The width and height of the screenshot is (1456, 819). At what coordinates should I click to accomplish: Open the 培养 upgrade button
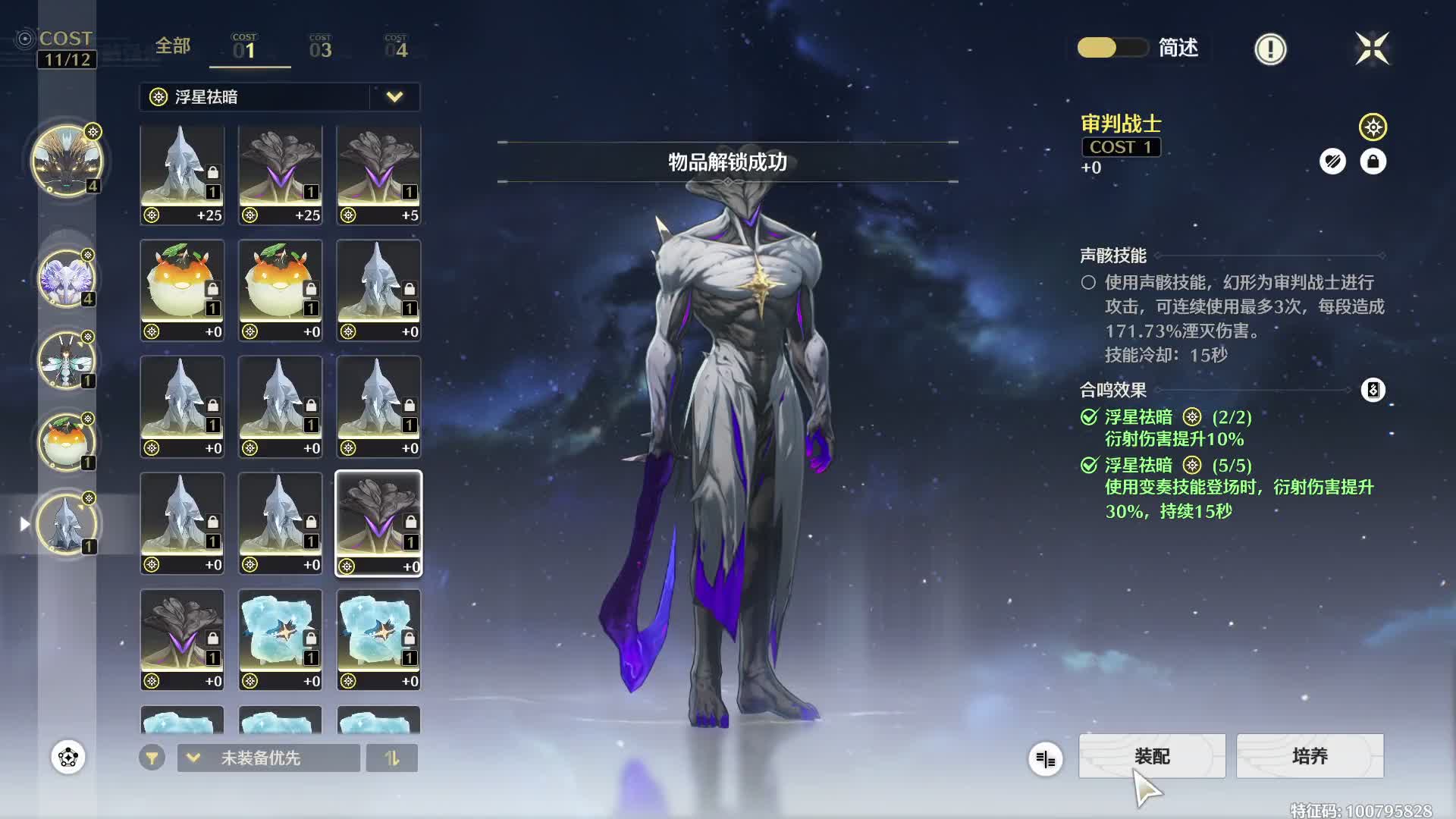tap(1310, 756)
